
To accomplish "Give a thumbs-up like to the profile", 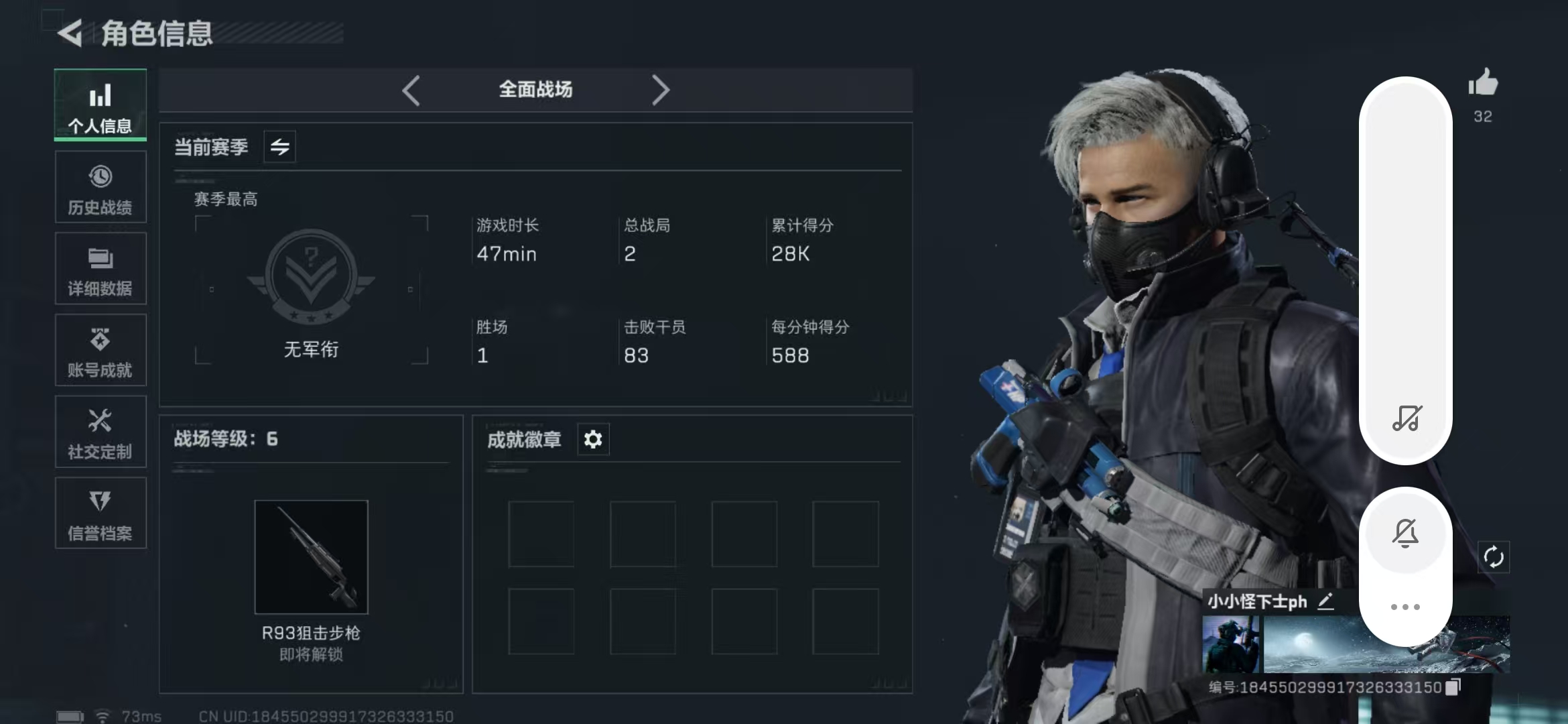I will coord(1483,84).
